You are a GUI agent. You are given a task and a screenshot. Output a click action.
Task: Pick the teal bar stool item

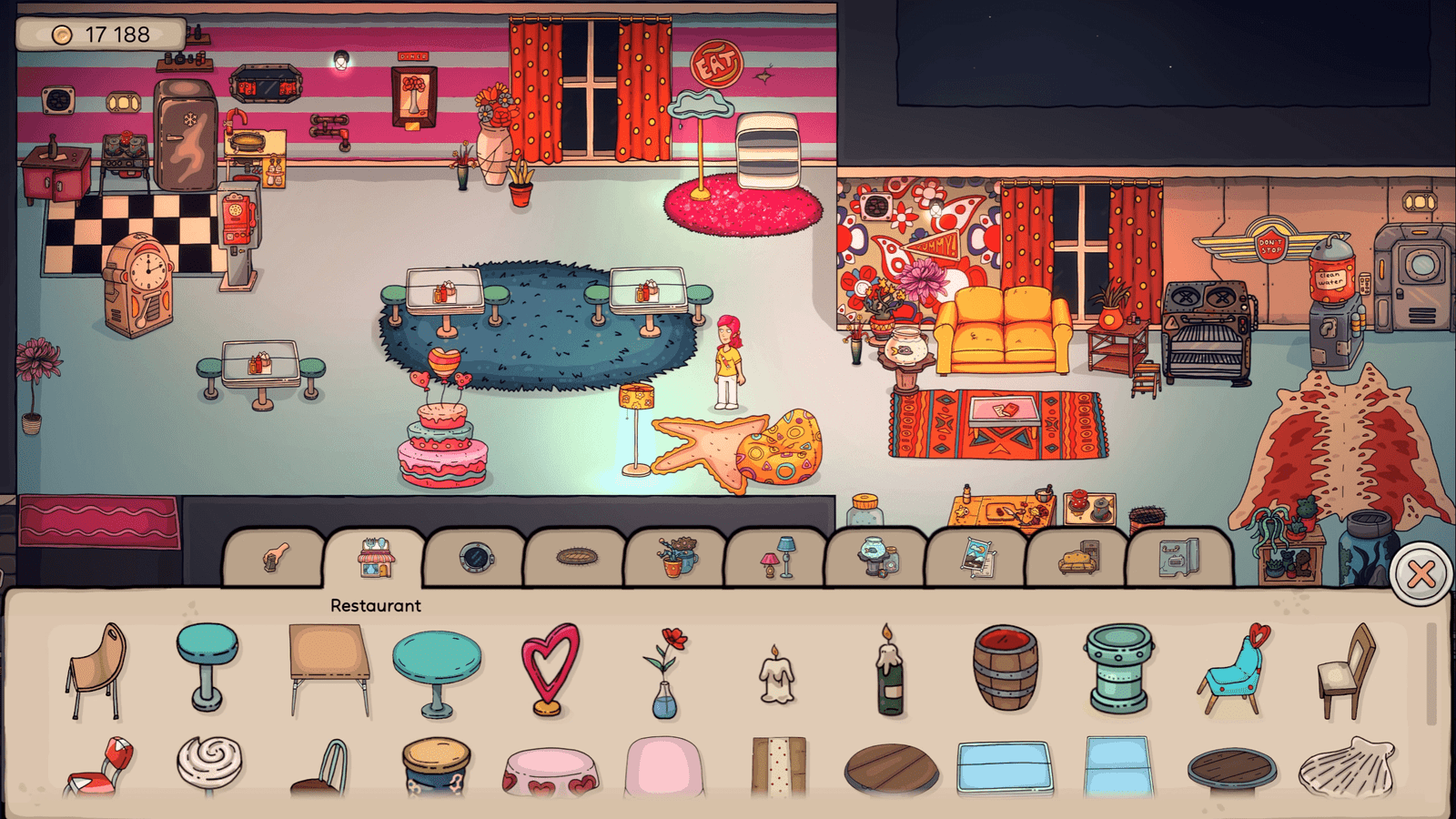(207, 666)
